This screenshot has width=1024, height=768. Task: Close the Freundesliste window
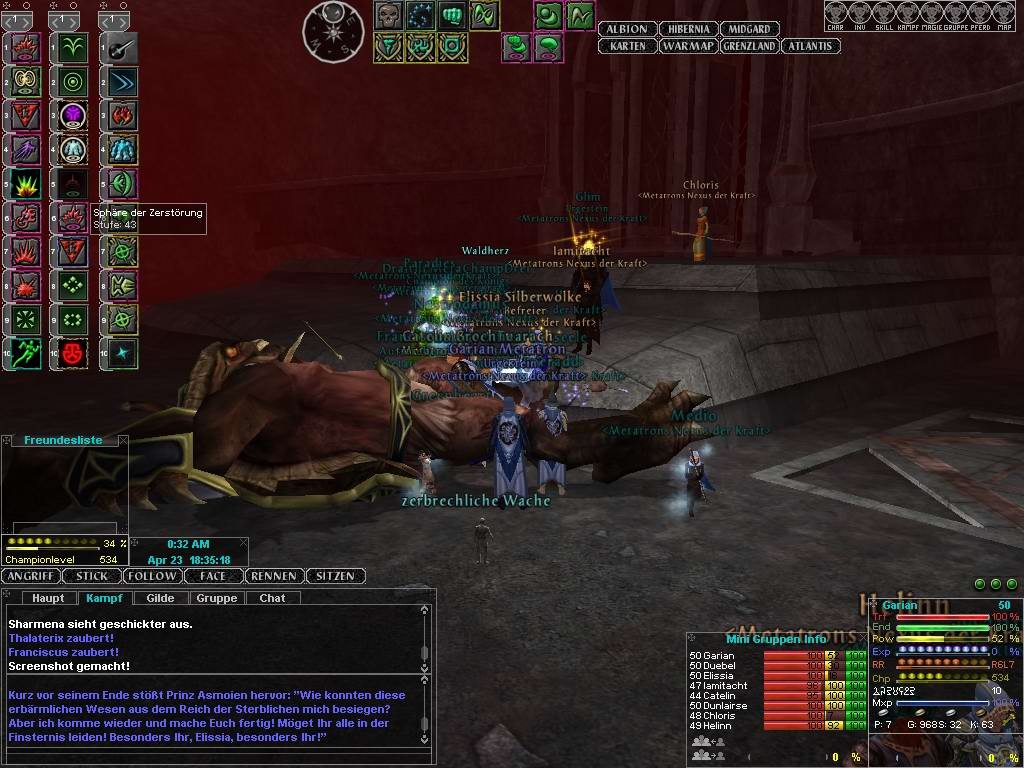click(x=123, y=440)
